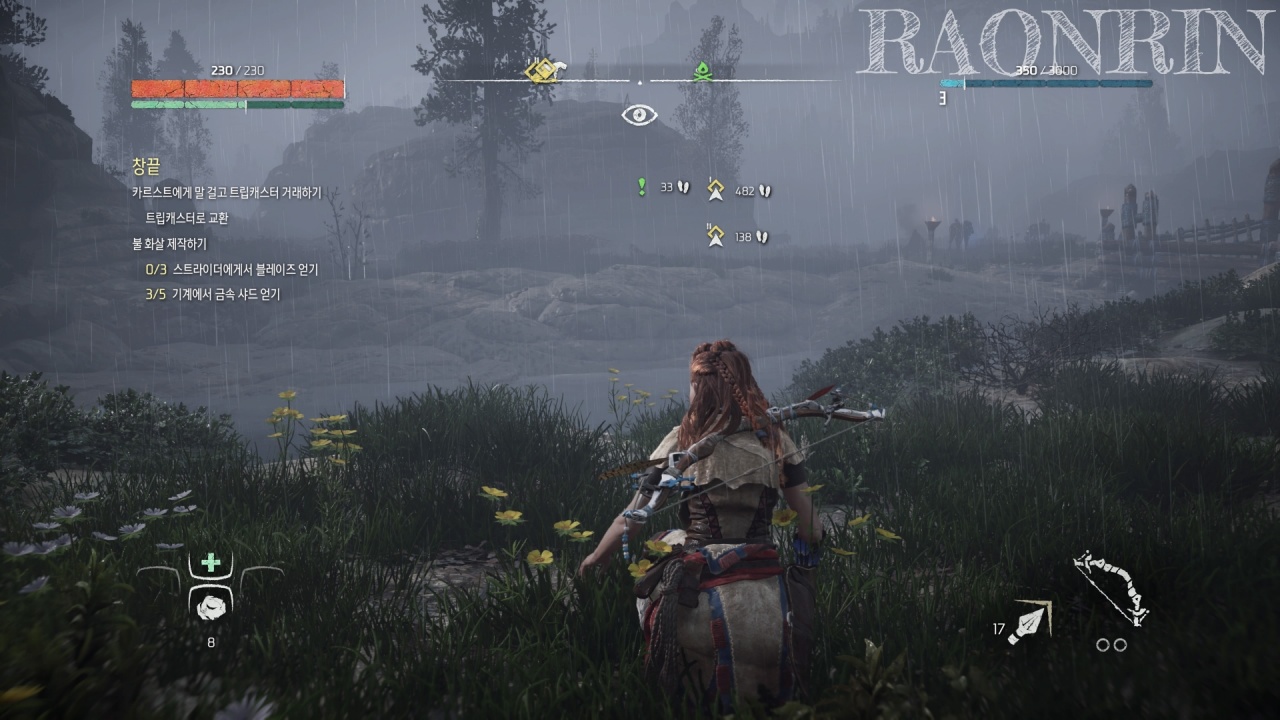Viewport: 1280px width, 720px height.
Task: Select the quest waypoint marker at distance 138
Action: (x=715, y=236)
